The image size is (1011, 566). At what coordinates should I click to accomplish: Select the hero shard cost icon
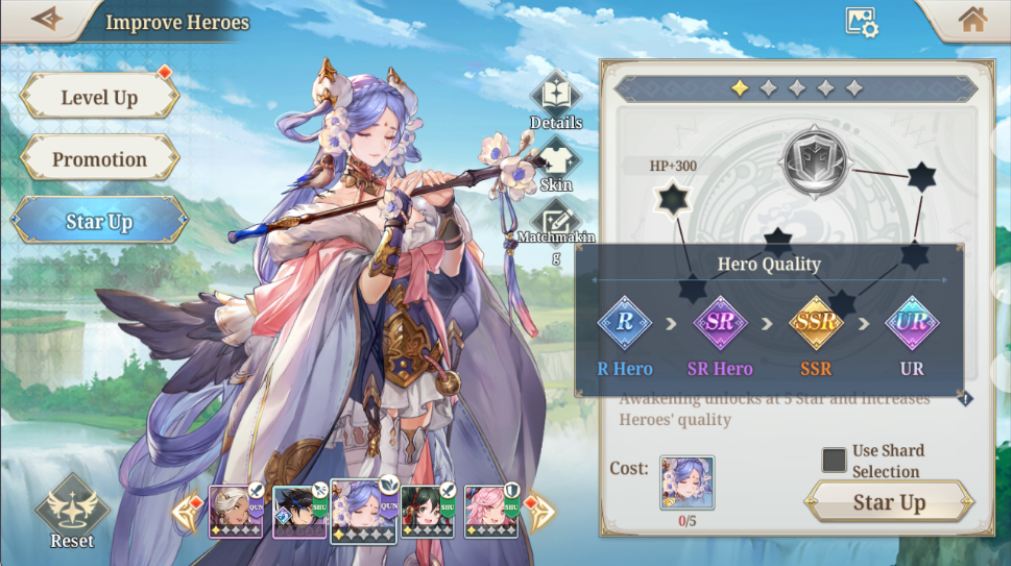click(687, 484)
